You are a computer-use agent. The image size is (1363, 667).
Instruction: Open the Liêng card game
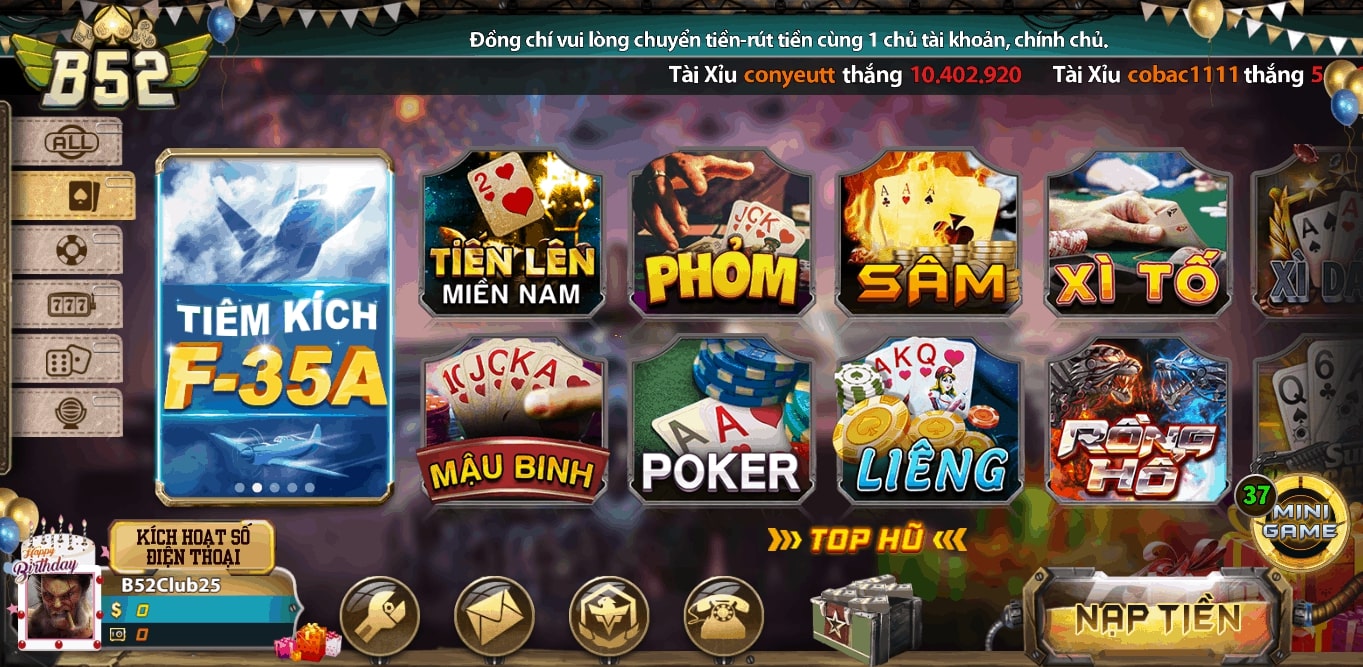click(928, 420)
